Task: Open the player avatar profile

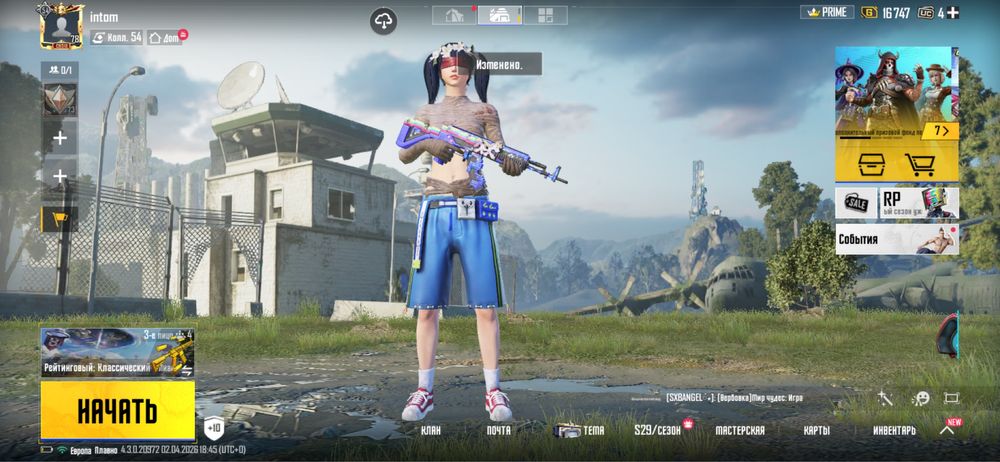Action: click(62, 26)
